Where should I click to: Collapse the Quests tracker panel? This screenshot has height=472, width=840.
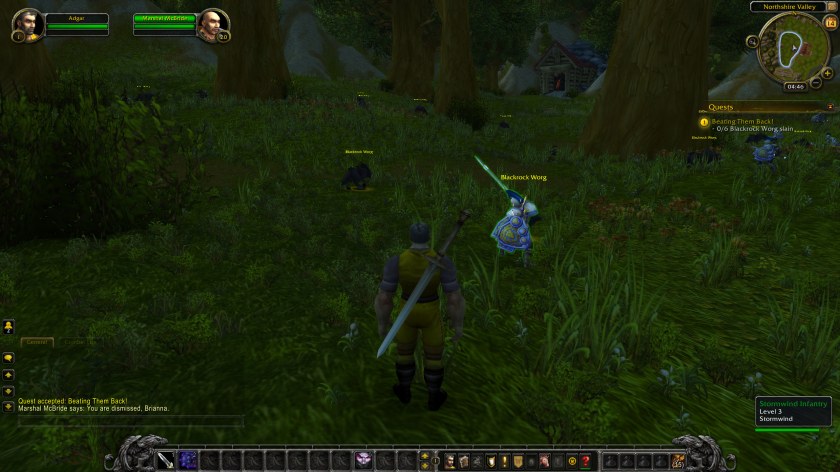click(x=830, y=107)
